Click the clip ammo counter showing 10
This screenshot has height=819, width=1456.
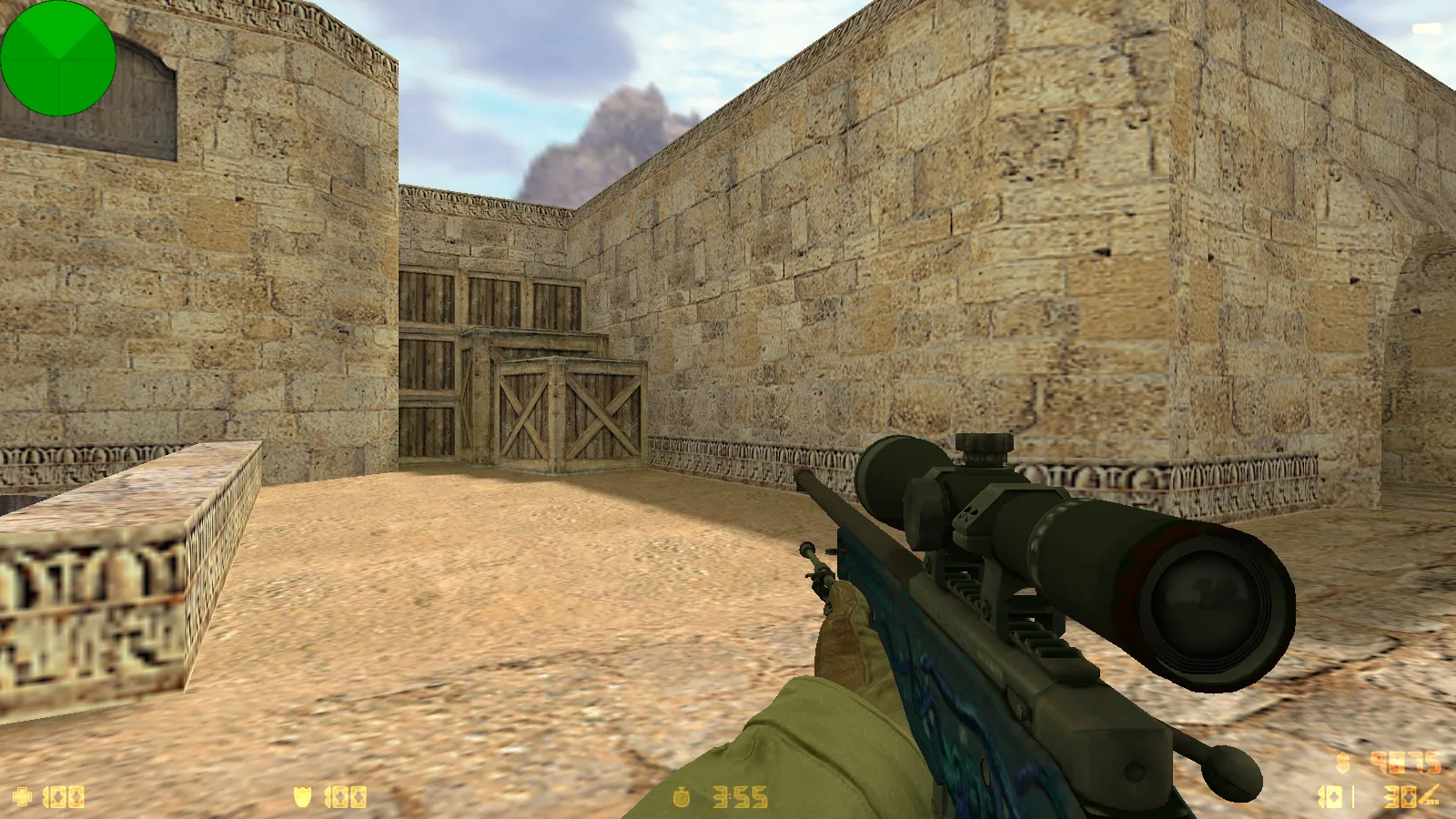(x=1330, y=797)
